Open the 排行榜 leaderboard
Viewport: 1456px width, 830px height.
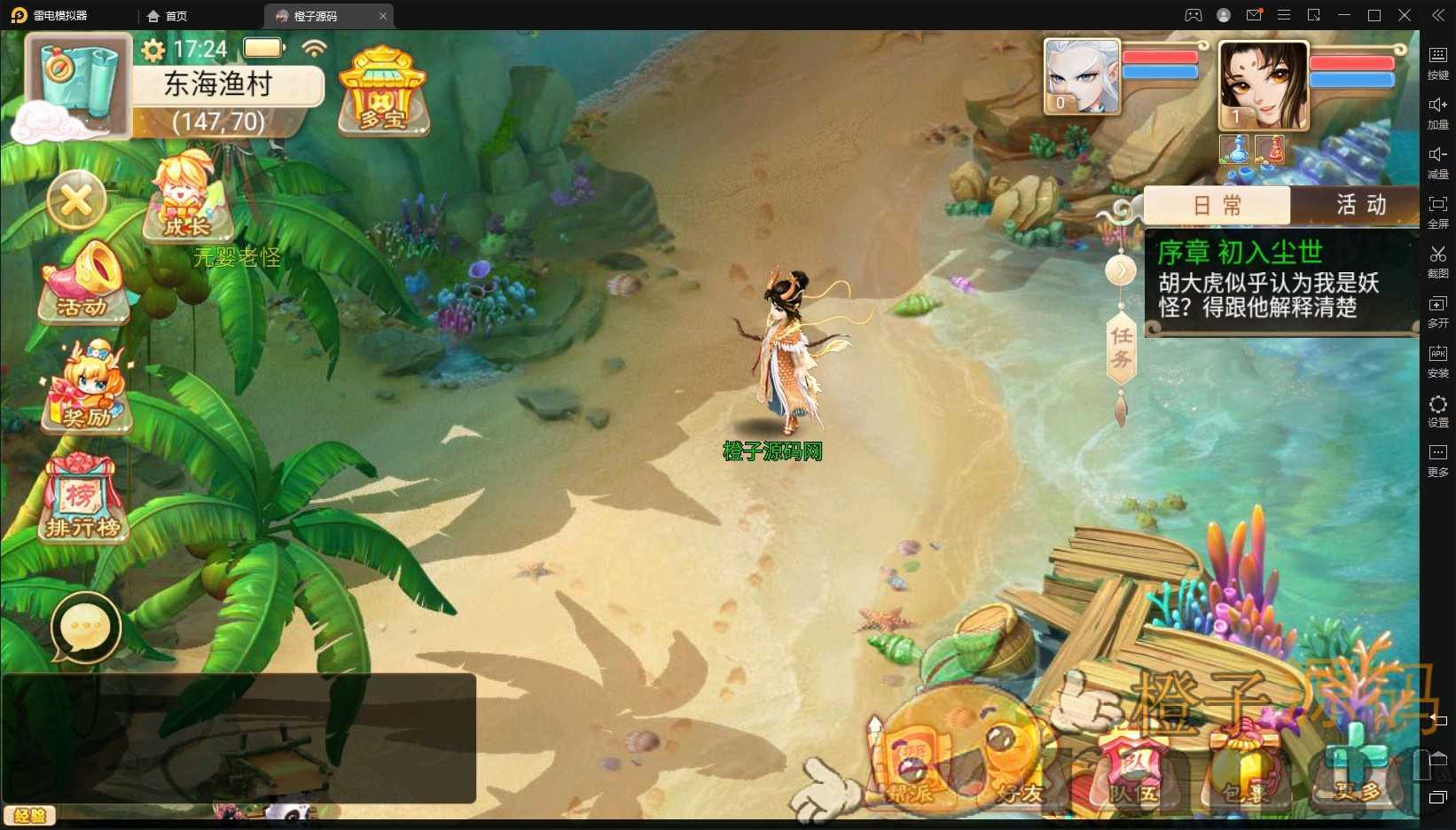82,498
